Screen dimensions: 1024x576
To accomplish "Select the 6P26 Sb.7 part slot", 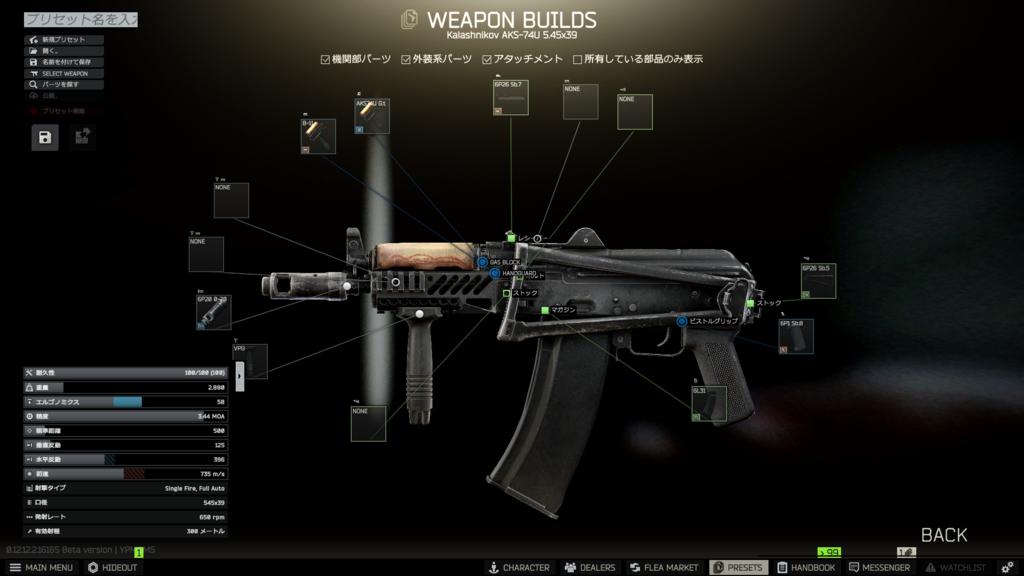I will (x=510, y=98).
